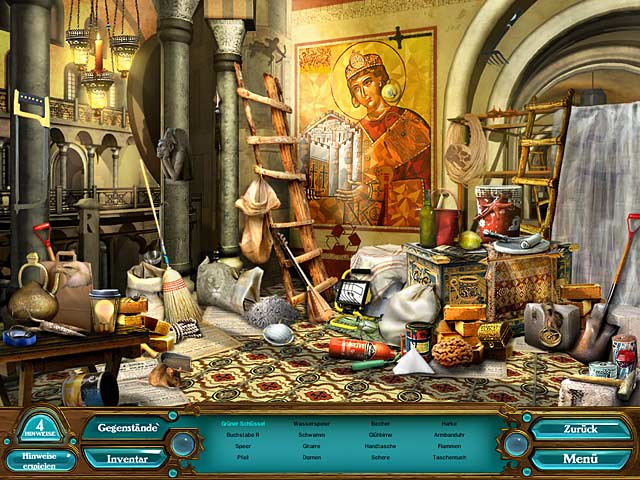This screenshot has width=640, height=480.
Task: Open the Inventar panel
Action: [x=123, y=458]
